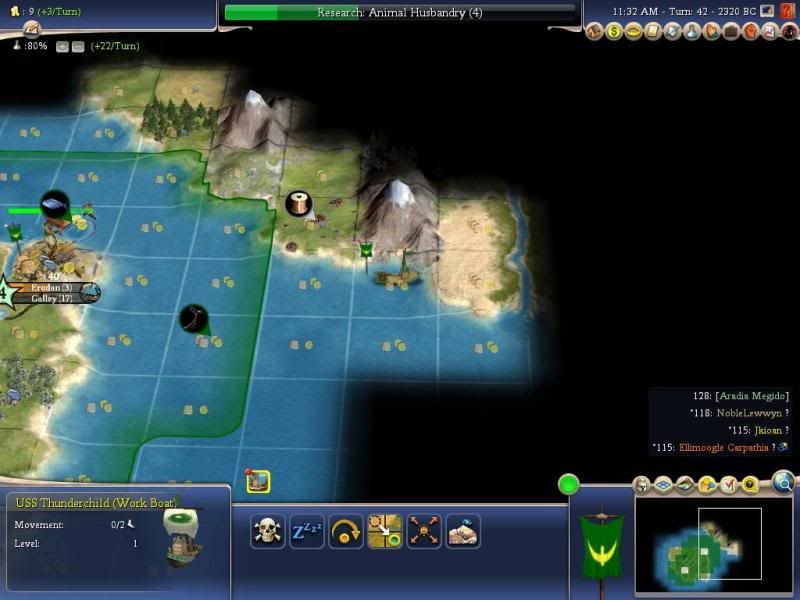Open the financial advisor dollar icon
Viewport: 800px width, 600px height.
pyautogui.click(x=616, y=32)
